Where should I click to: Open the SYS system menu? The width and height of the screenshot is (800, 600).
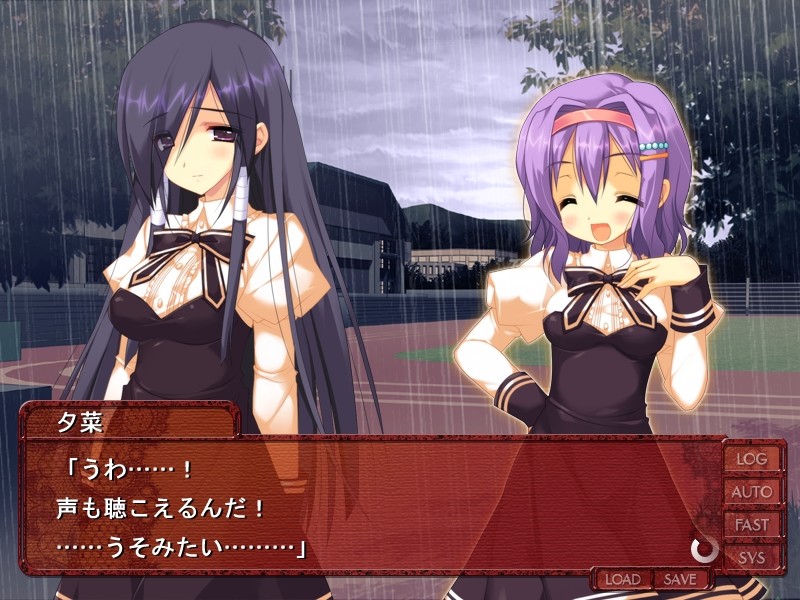click(x=752, y=556)
